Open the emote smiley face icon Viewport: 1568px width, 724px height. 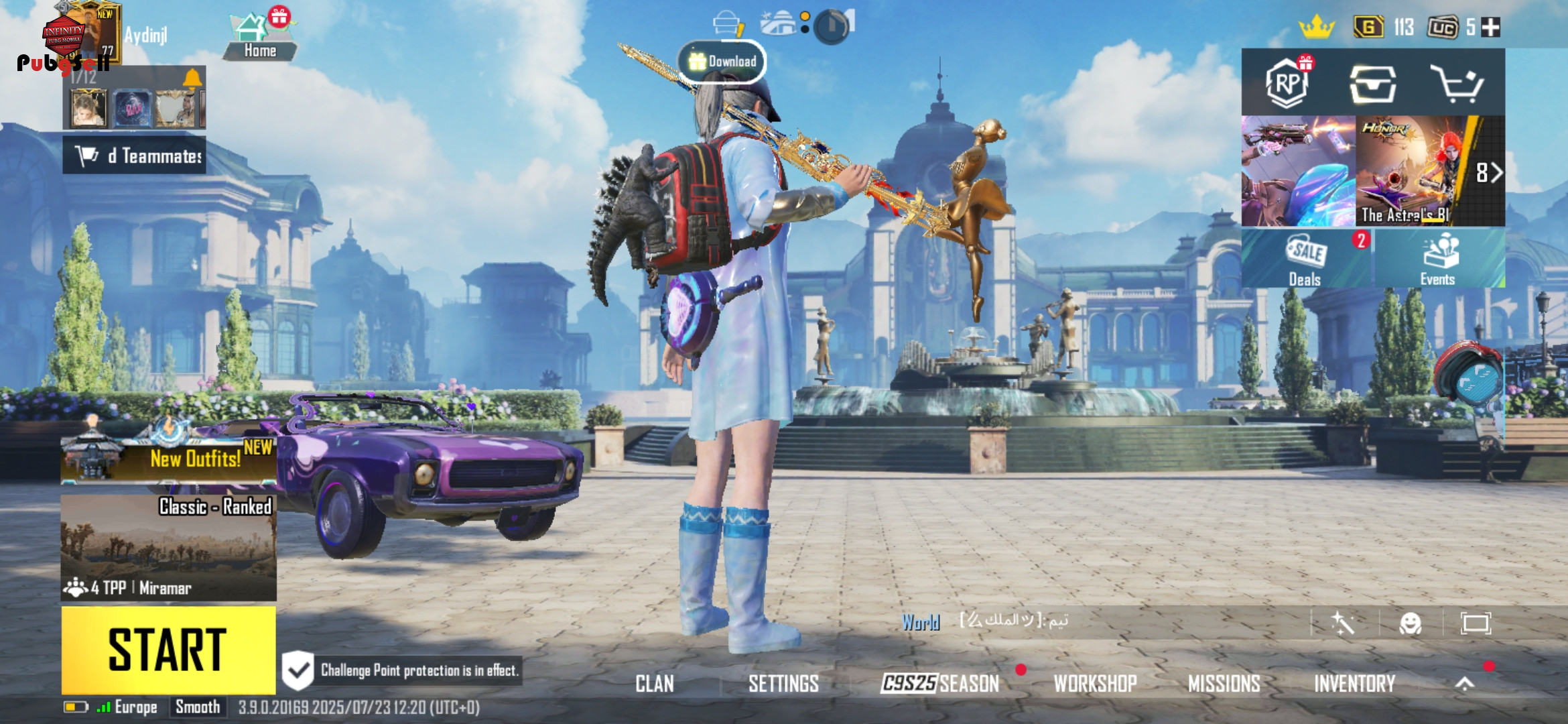[x=1410, y=623]
